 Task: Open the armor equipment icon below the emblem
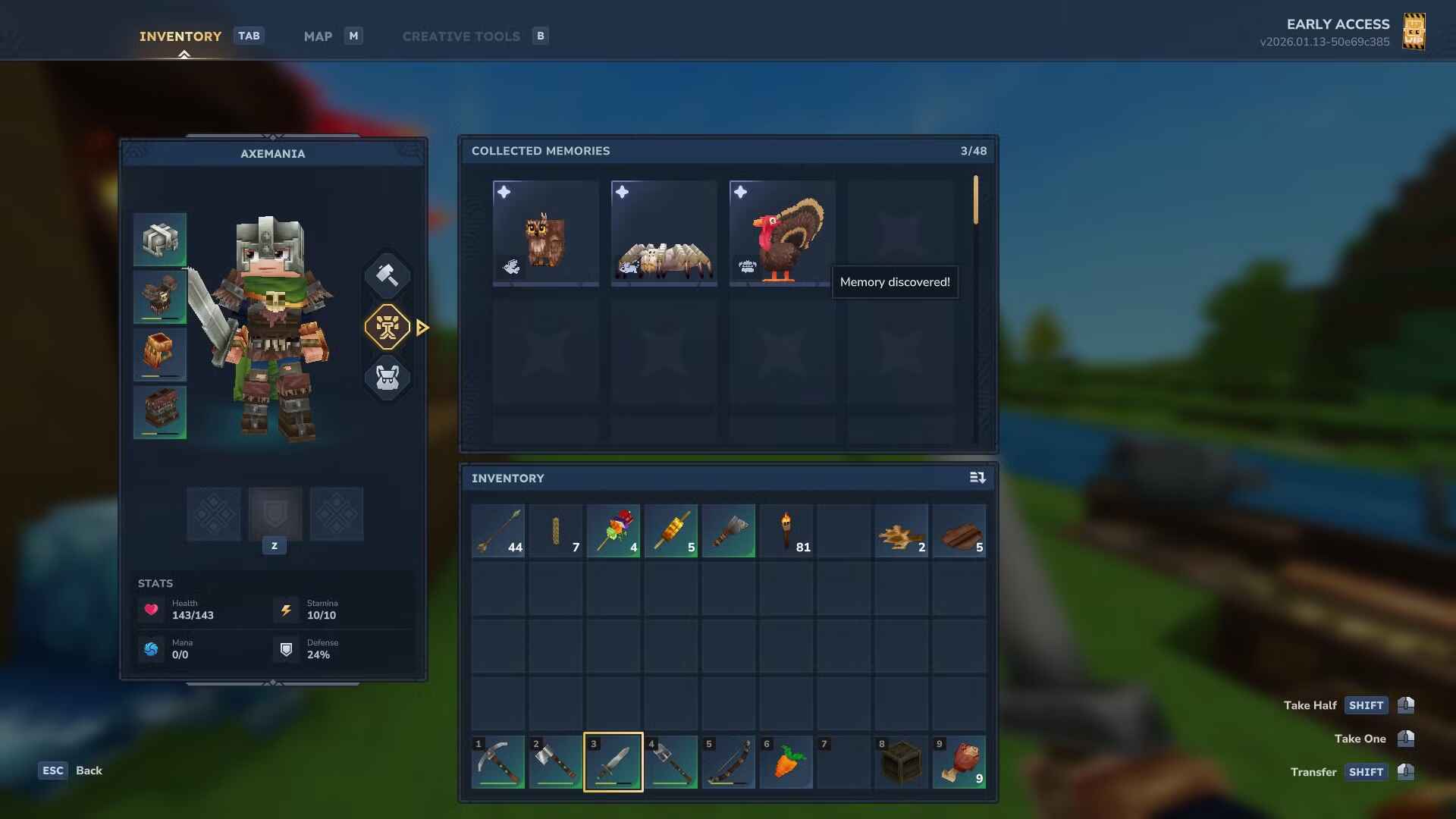point(387,378)
